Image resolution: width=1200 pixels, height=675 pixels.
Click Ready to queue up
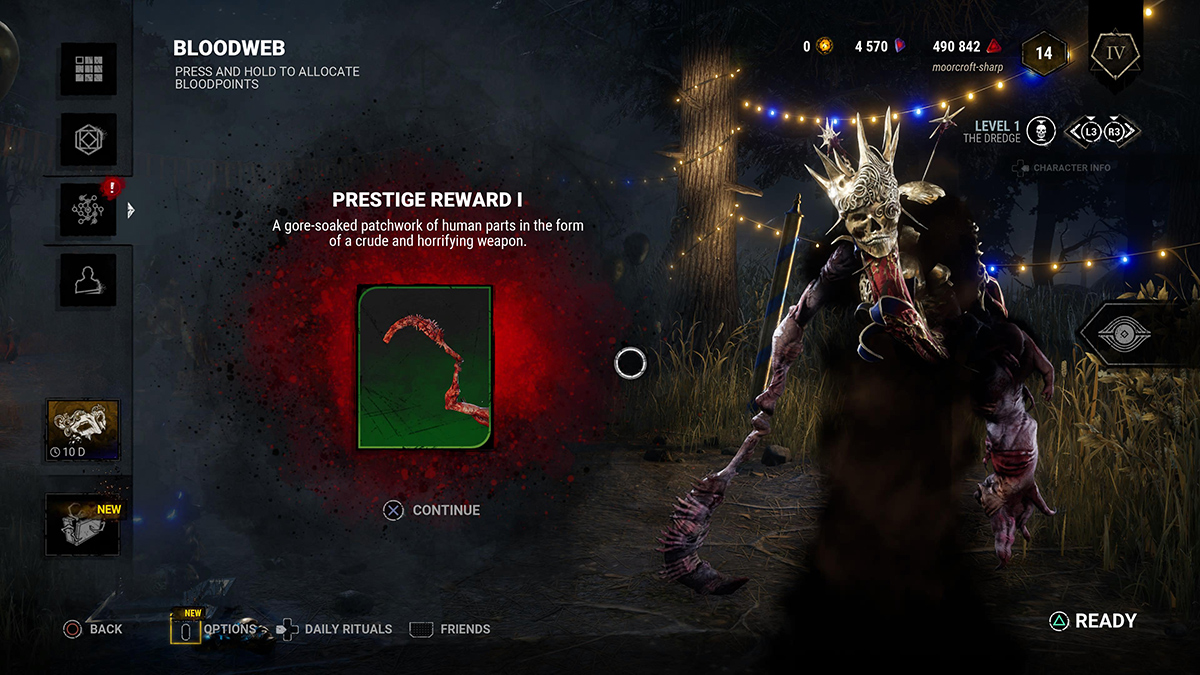tap(1092, 621)
